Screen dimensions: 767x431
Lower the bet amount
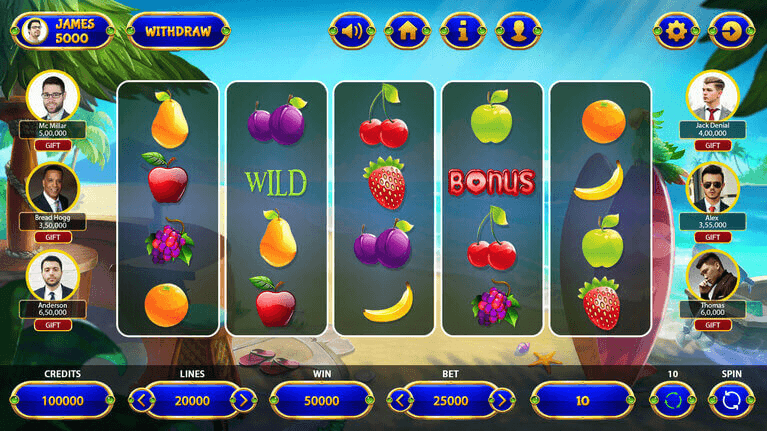[402, 401]
